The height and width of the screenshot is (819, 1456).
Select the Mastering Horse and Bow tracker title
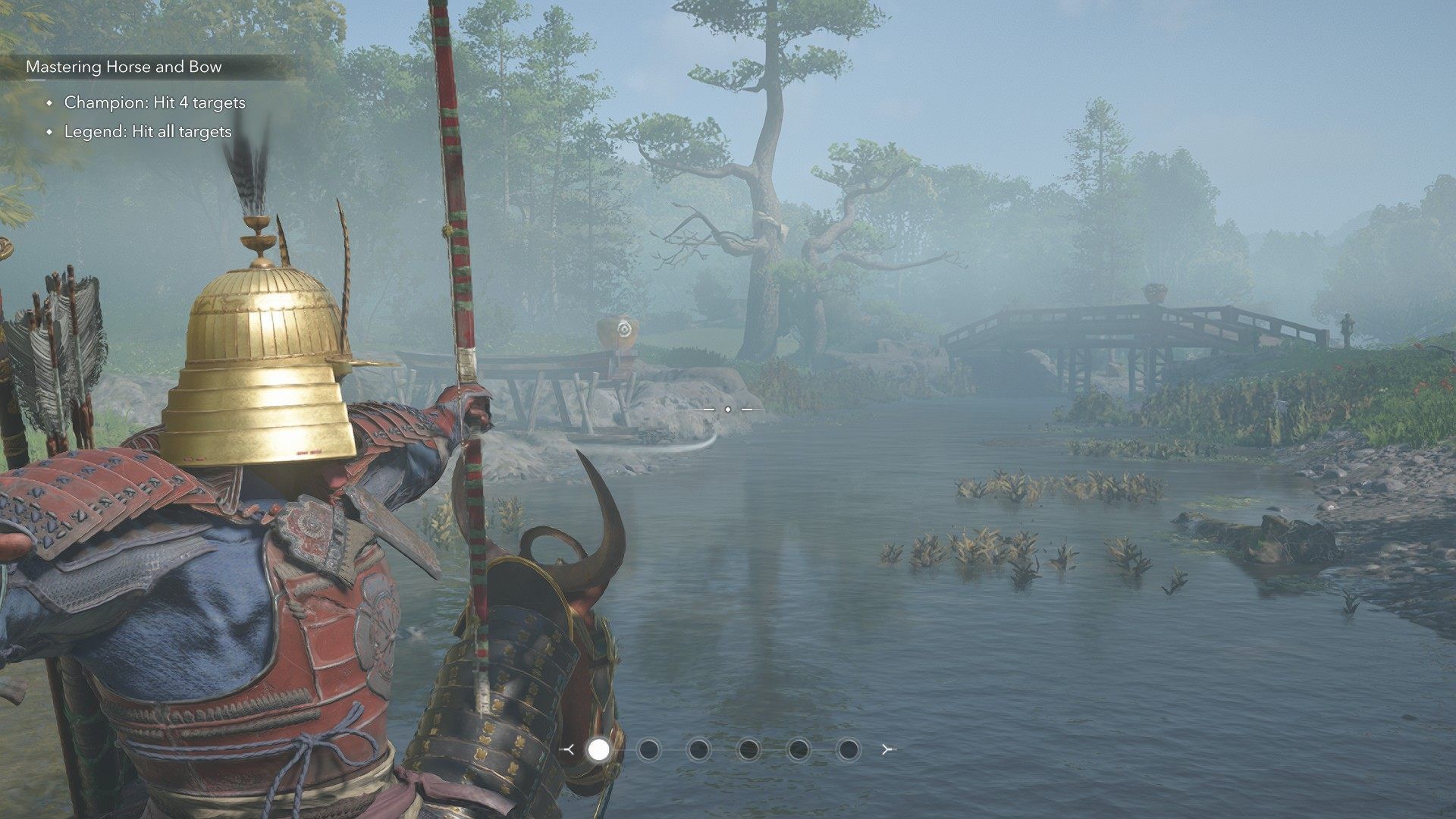124,67
